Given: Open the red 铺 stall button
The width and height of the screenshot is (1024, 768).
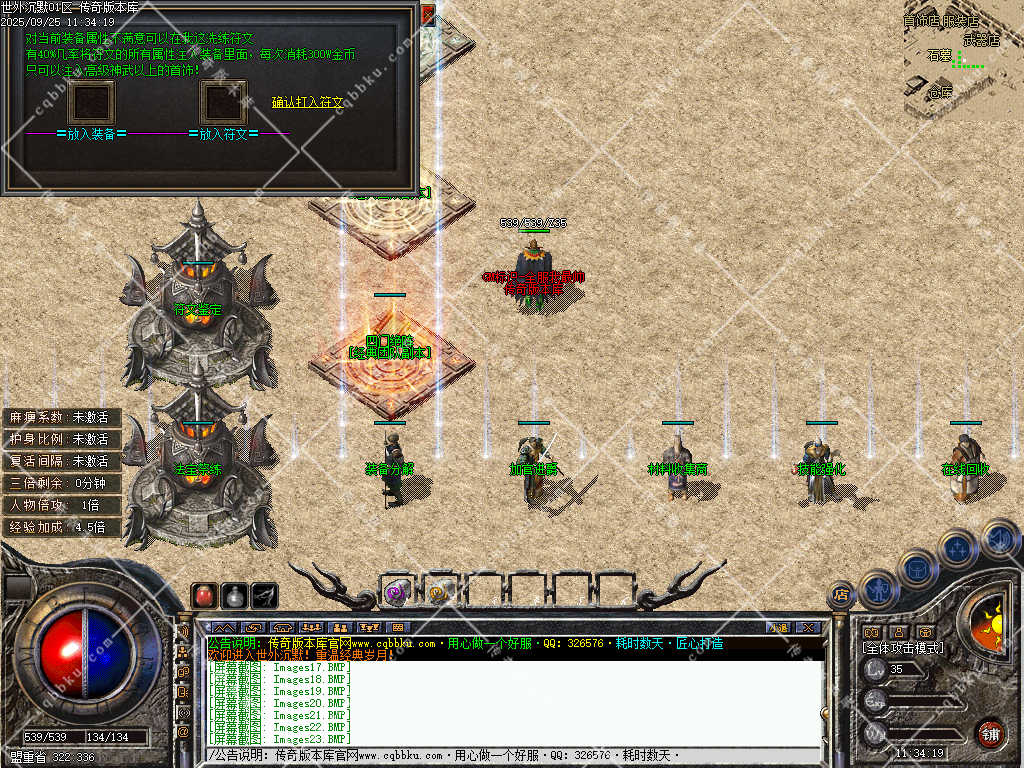Looking at the screenshot, I should pos(990,733).
